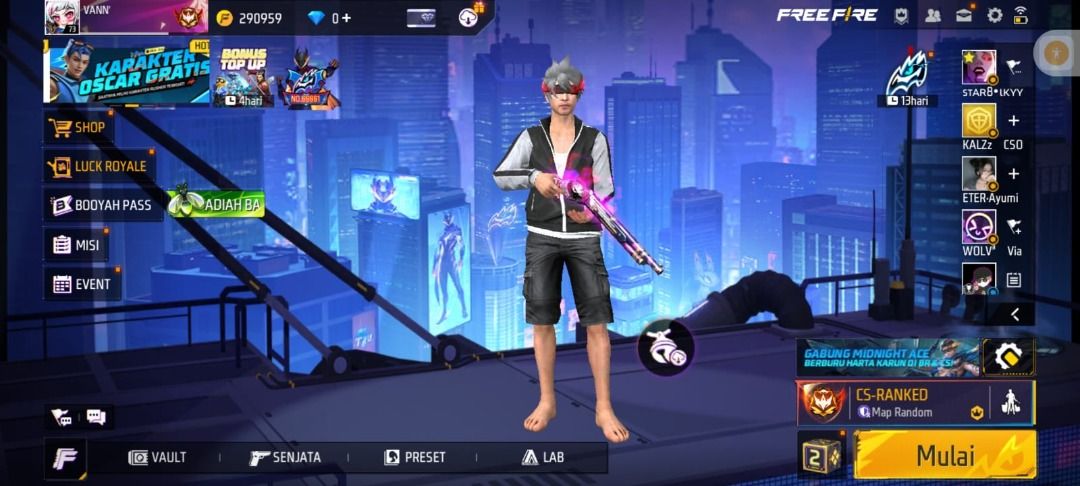Invite KALZz using the plus button
The height and width of the screenshot is (486, 1080).
pos(1013,121)
